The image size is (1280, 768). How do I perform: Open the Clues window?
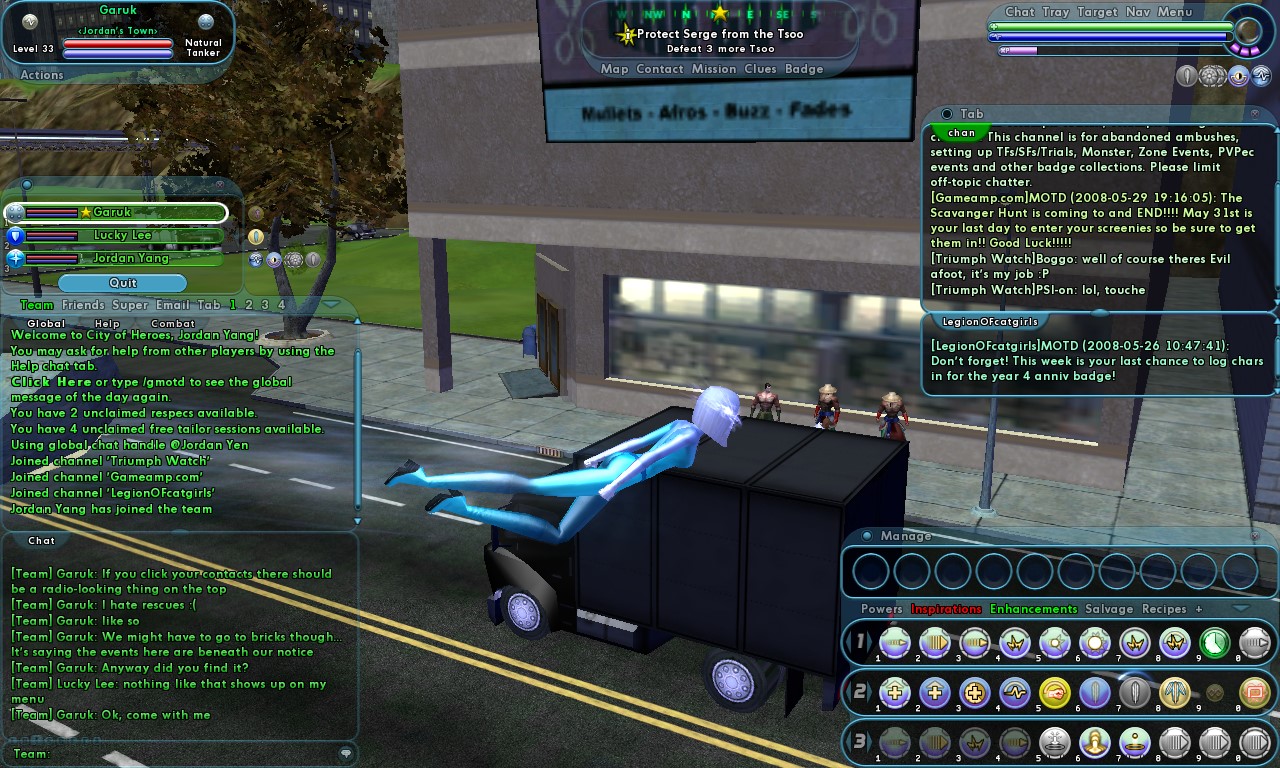(760, 69)
